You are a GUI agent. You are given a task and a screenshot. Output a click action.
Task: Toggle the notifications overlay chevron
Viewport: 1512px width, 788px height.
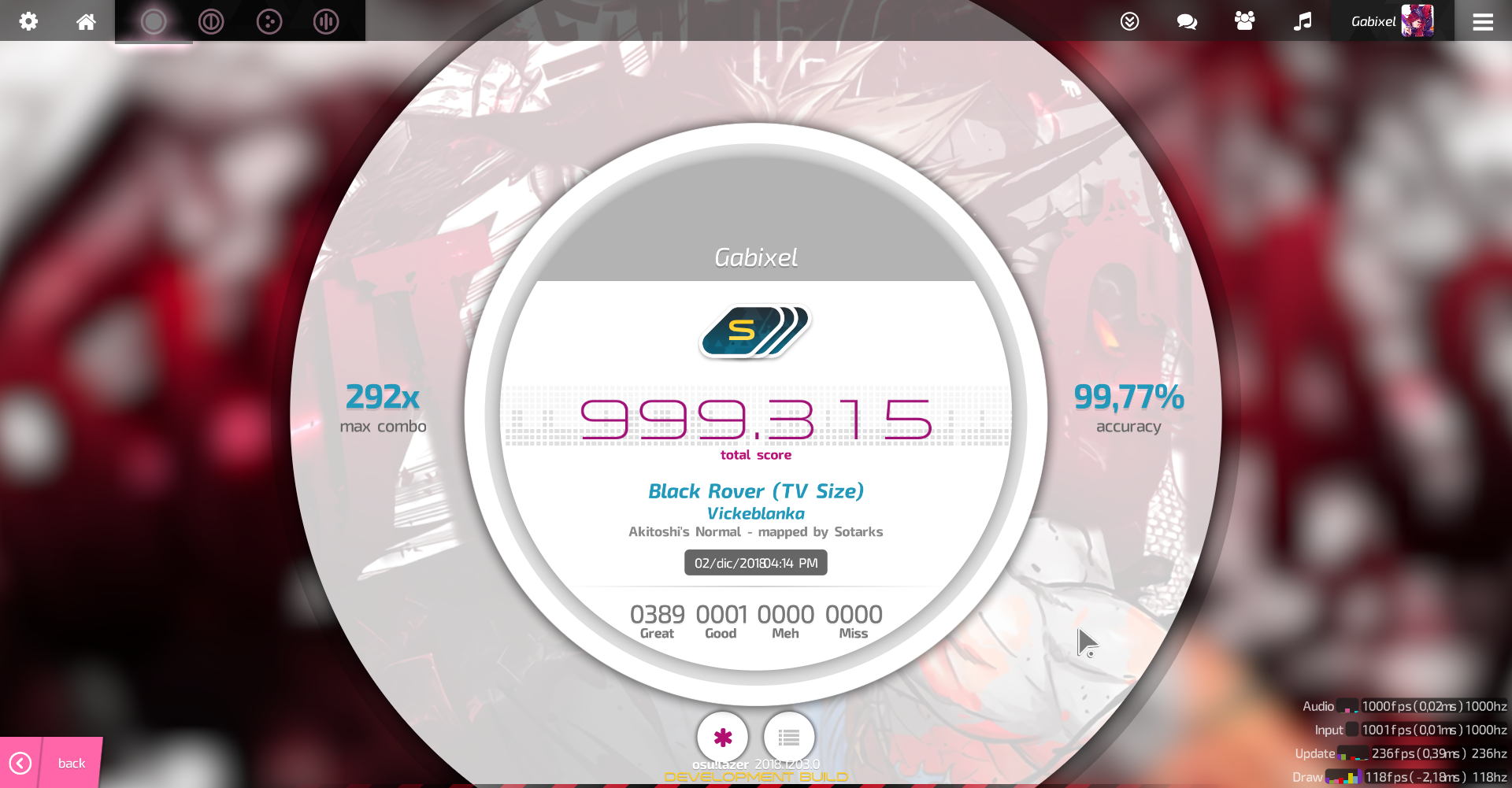(1129, 21)
